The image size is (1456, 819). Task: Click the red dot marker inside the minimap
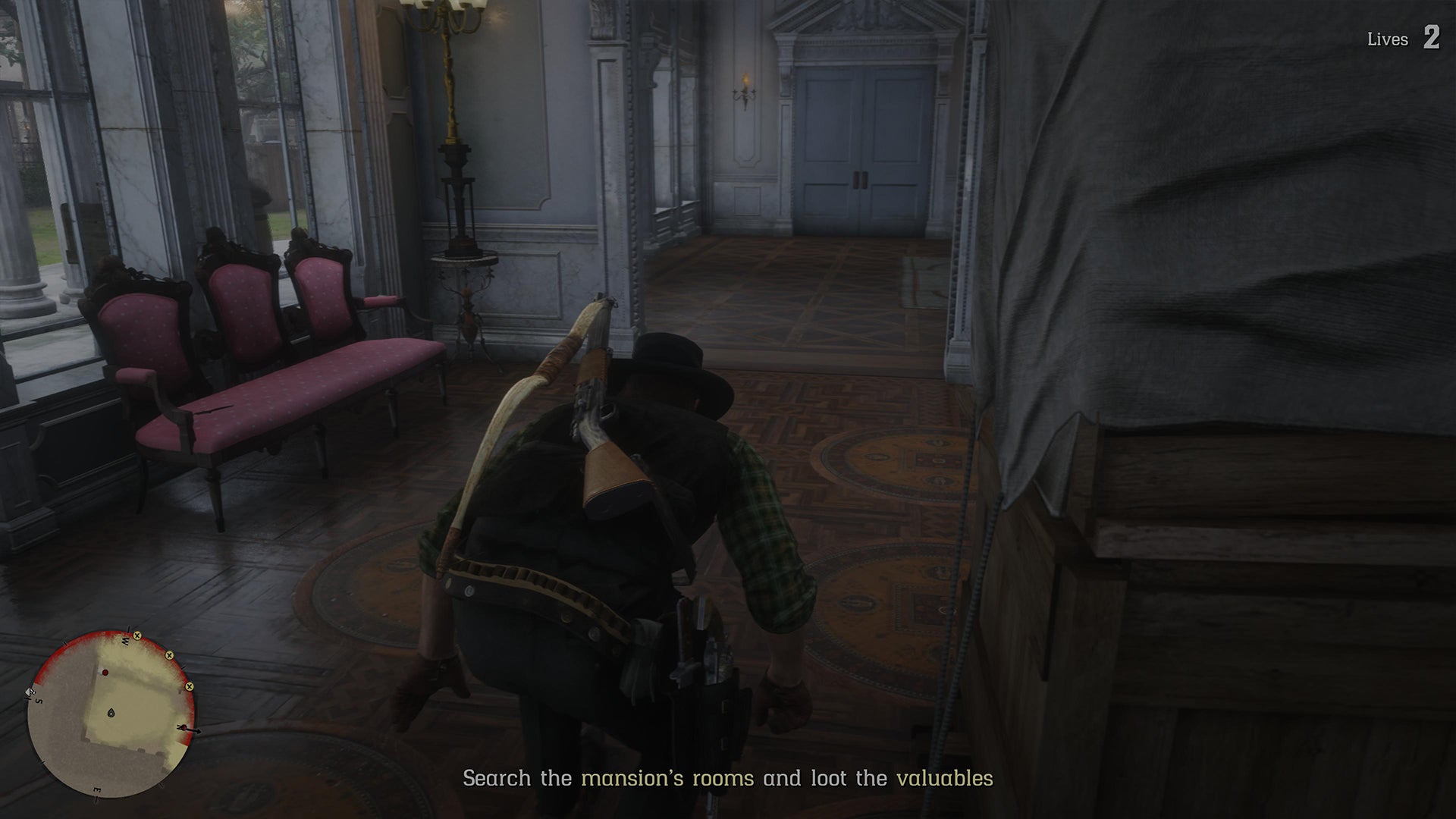(x=105, y=672)
